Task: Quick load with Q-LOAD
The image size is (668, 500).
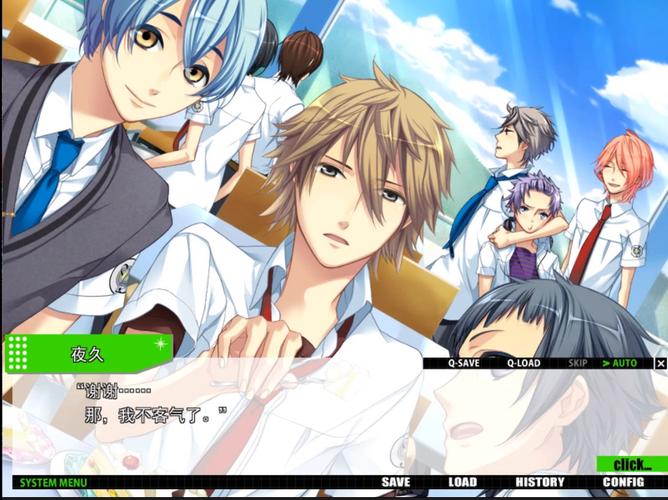Action: click(x=523, y=363)
